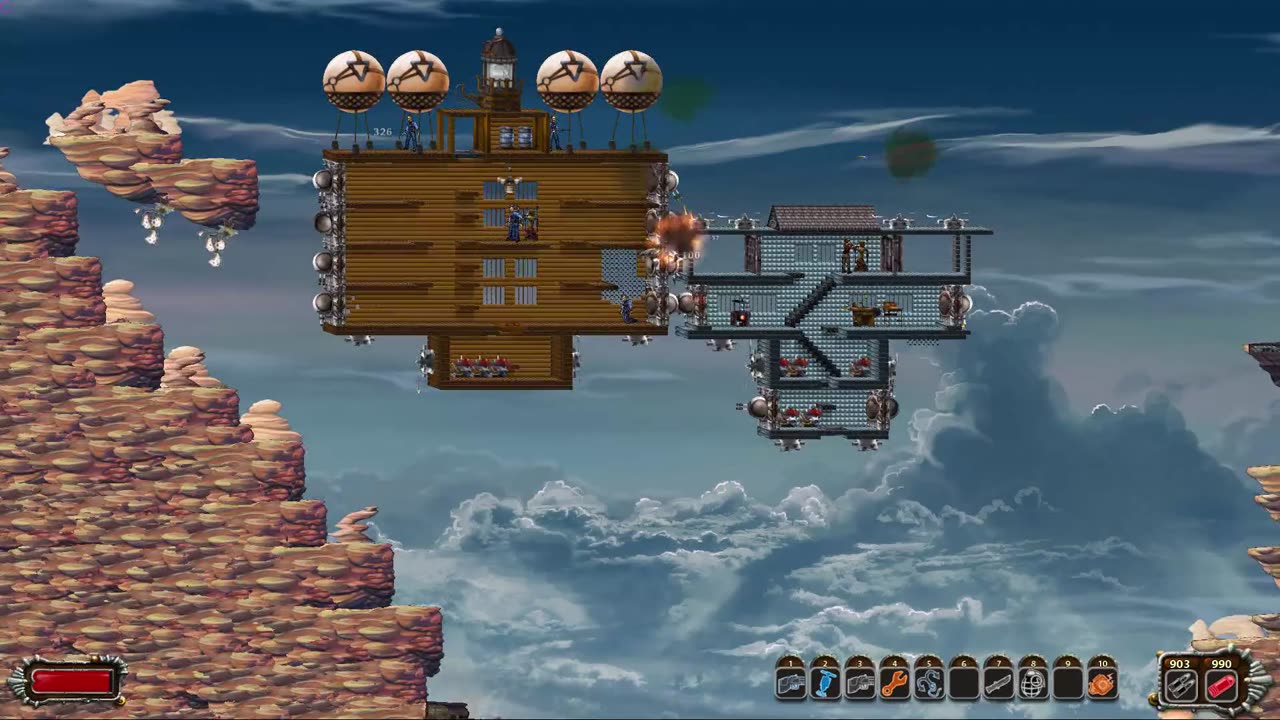Viewport: 1280px width, 720px height.
Task: Choose the orange explosive charge in slot 10
Action: [x=1102, y=684]
